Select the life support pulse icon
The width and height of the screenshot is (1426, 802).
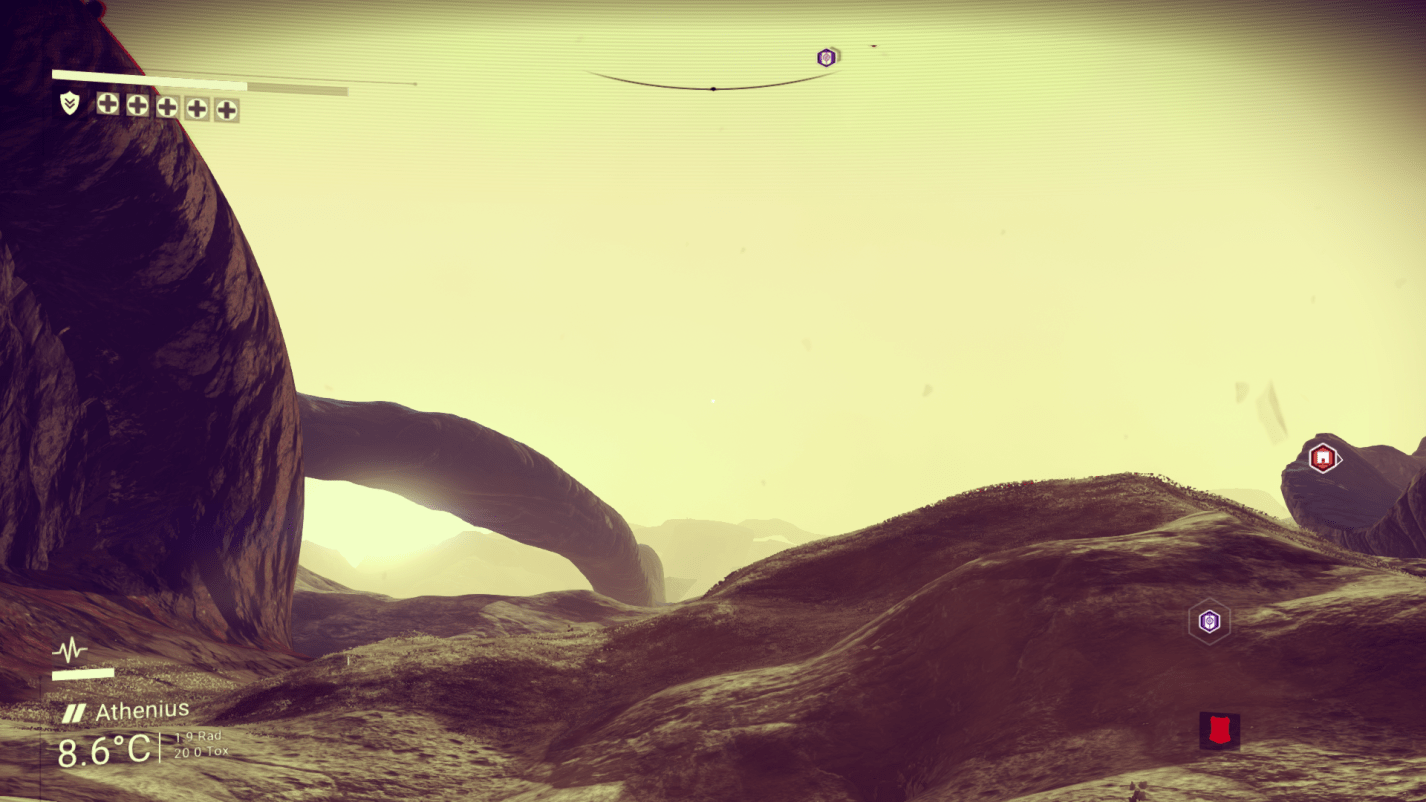point(68,650)
